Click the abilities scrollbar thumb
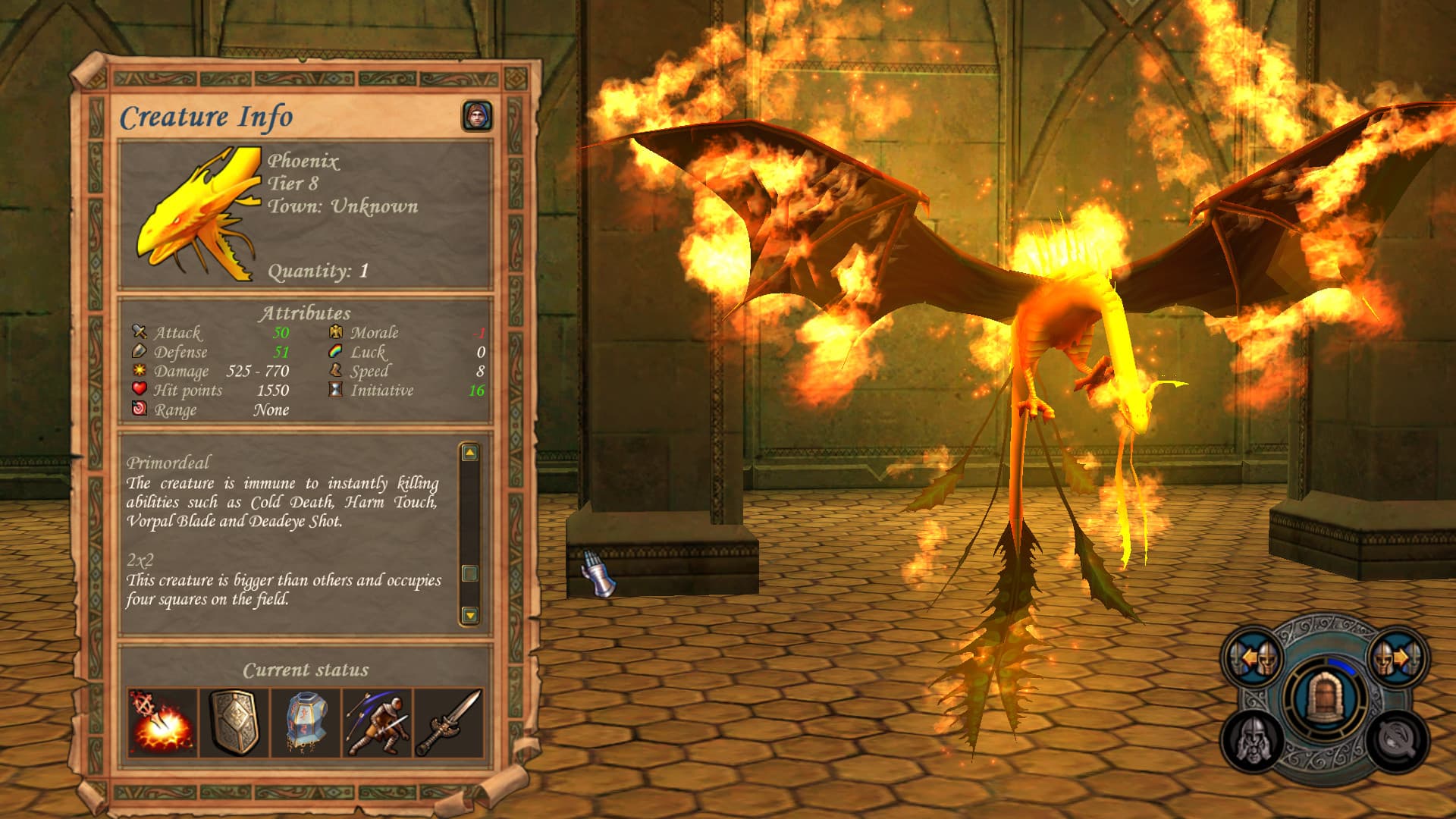The image size is (1456, 819). click(x=470, y=573)
